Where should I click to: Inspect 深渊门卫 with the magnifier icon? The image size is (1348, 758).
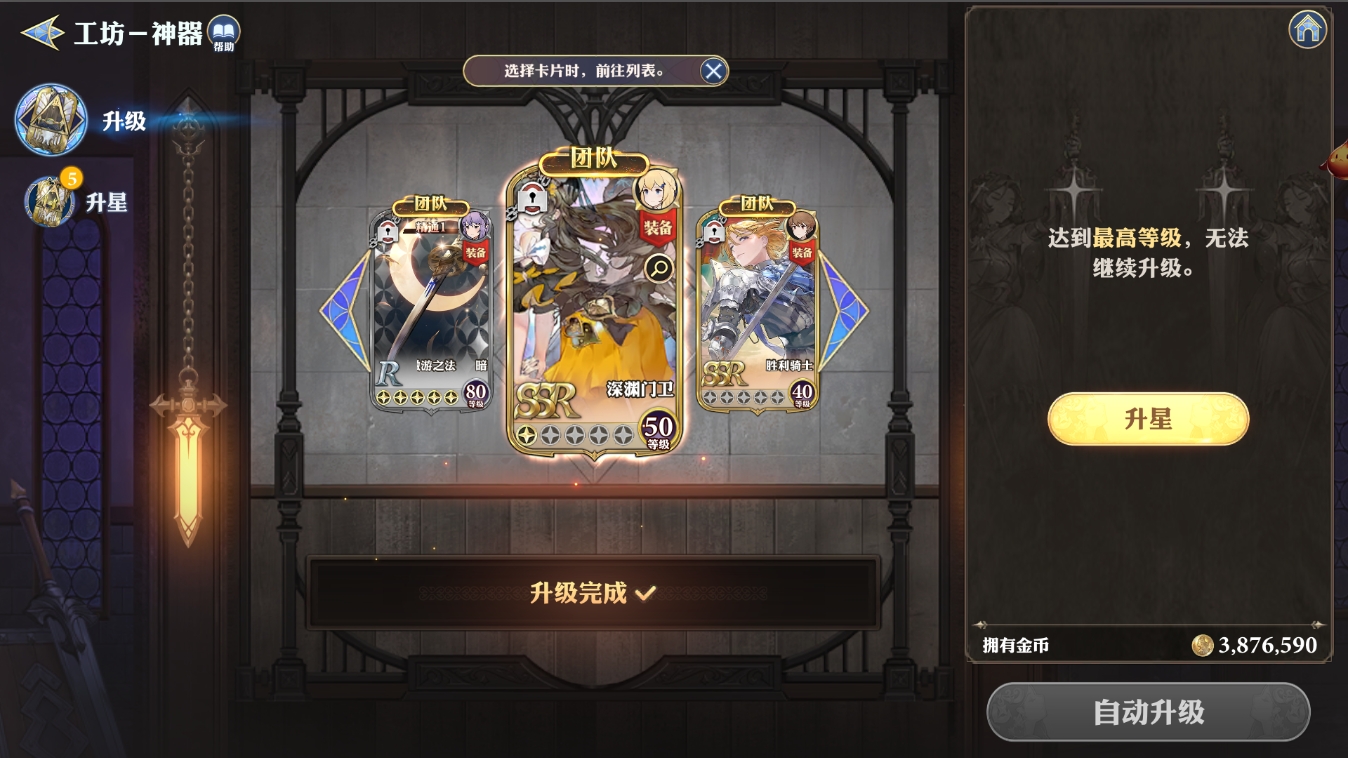[x=659, y=267]
